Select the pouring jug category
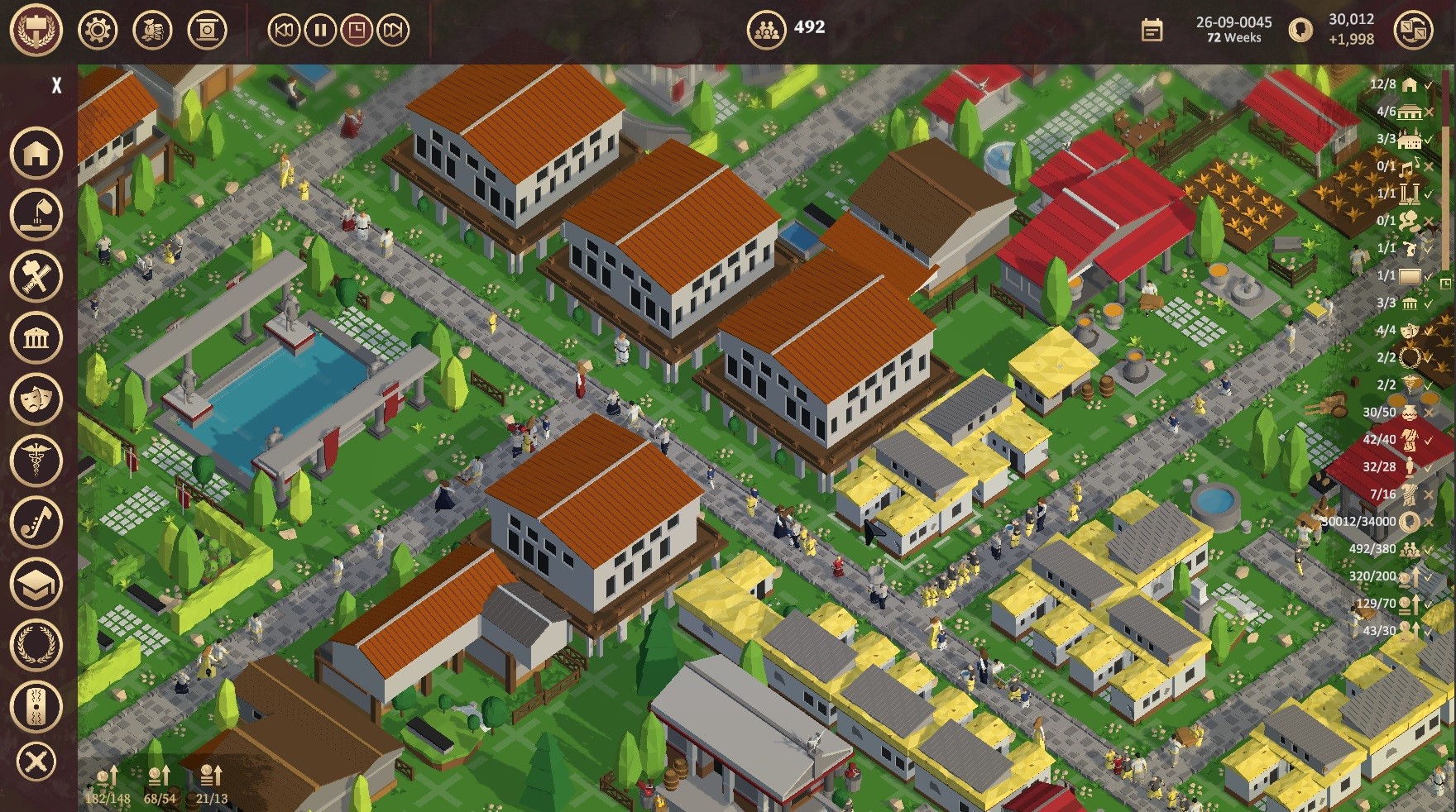 coord(36,214)
